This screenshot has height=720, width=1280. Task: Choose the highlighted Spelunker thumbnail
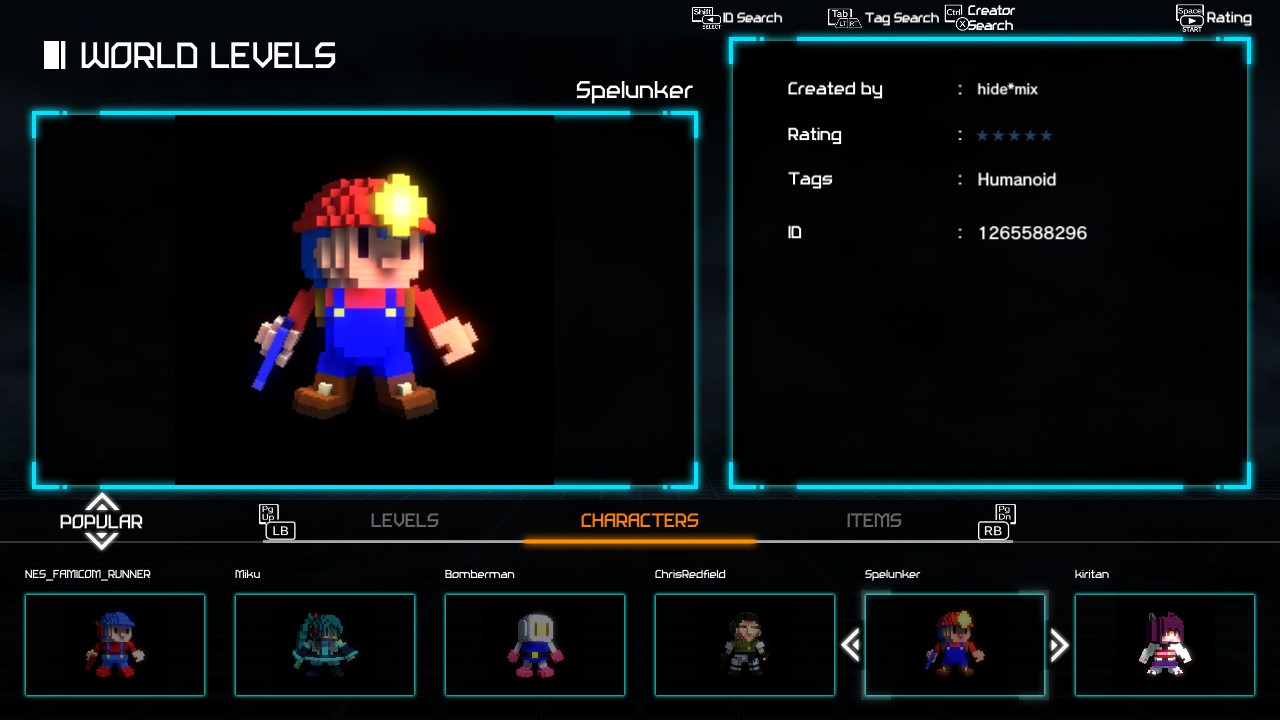955,645
